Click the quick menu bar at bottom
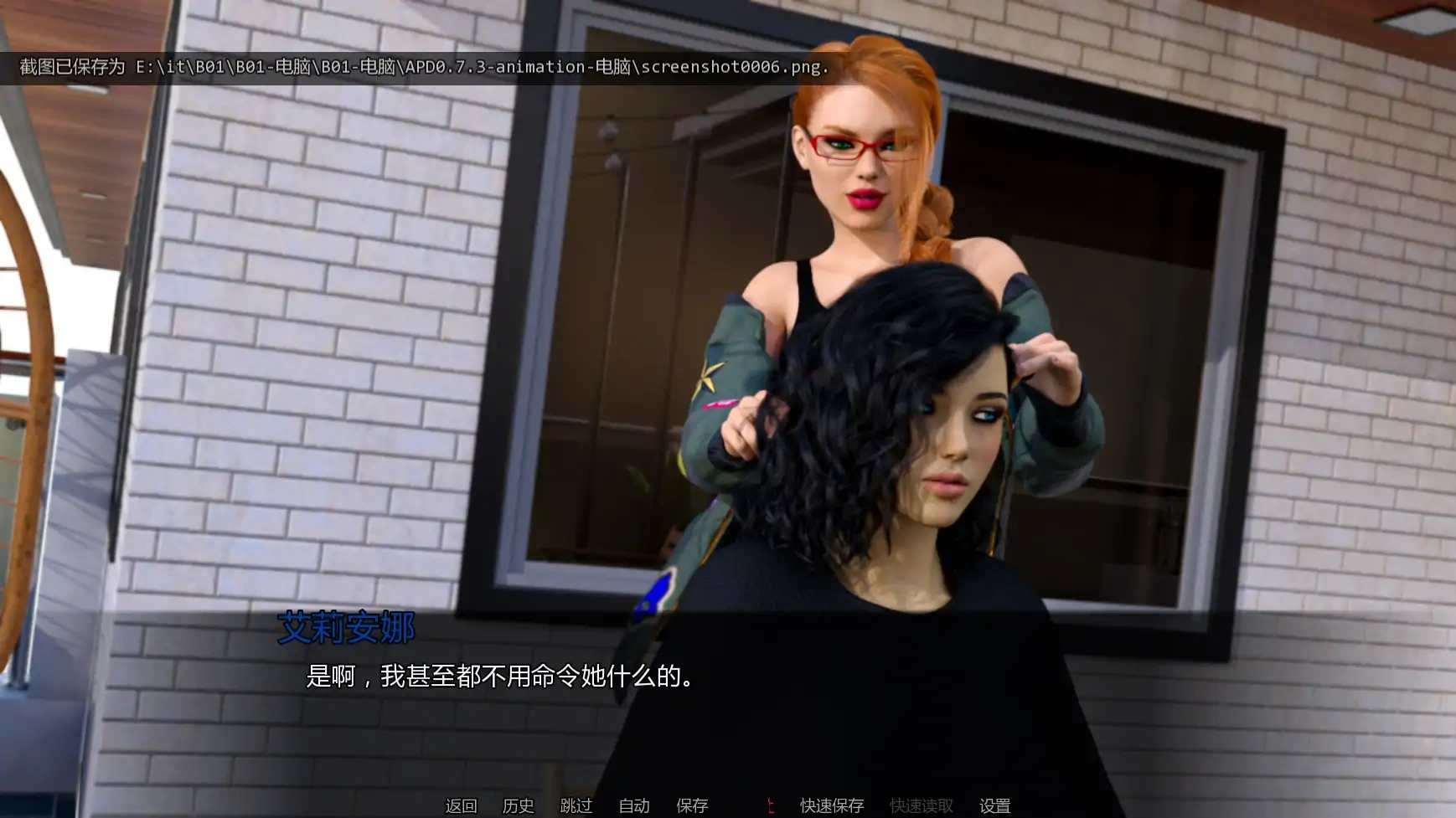The image size is (1456, 818). click(728, 806)
